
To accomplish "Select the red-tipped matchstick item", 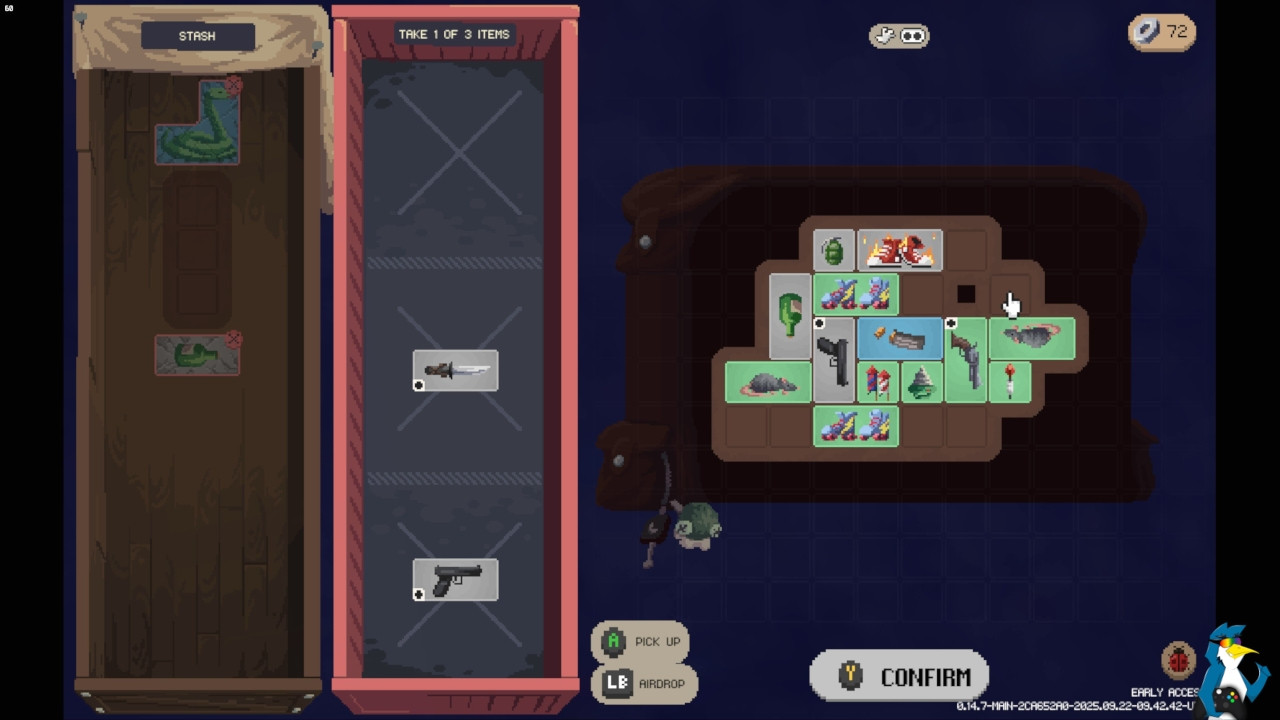I will tap(1010, 383).
